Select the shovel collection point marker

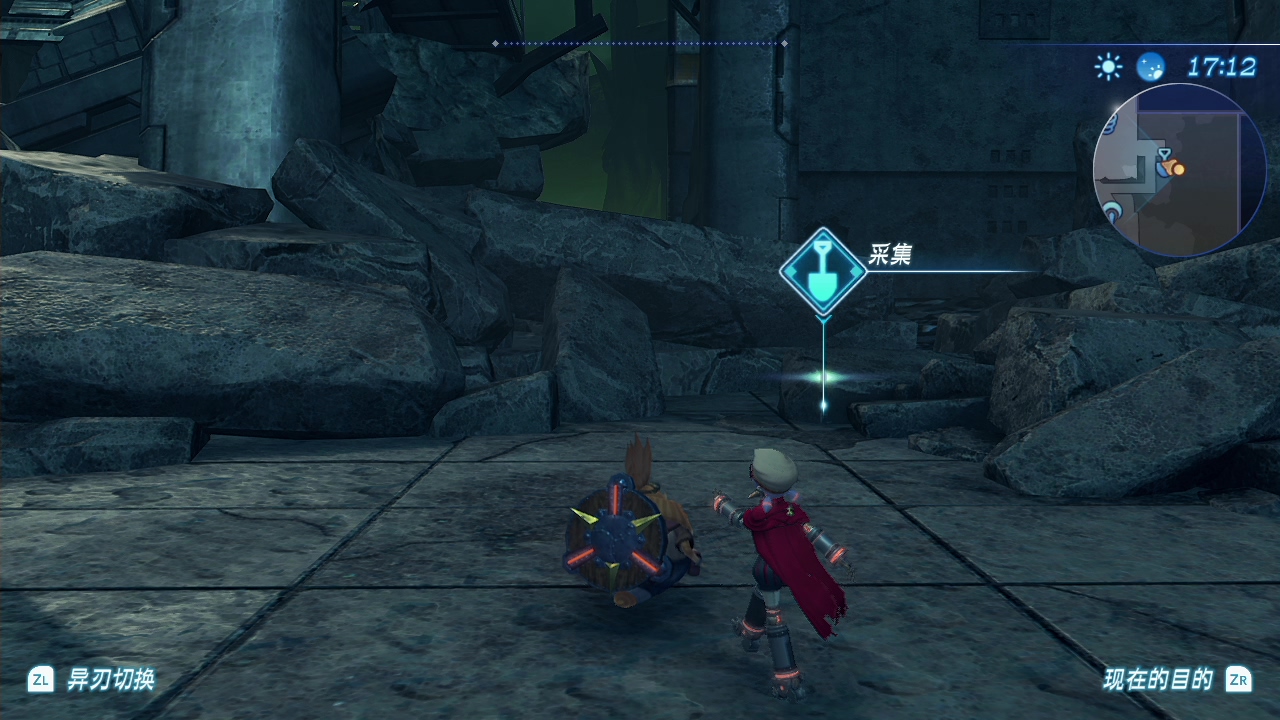click(x=823, y=272)
